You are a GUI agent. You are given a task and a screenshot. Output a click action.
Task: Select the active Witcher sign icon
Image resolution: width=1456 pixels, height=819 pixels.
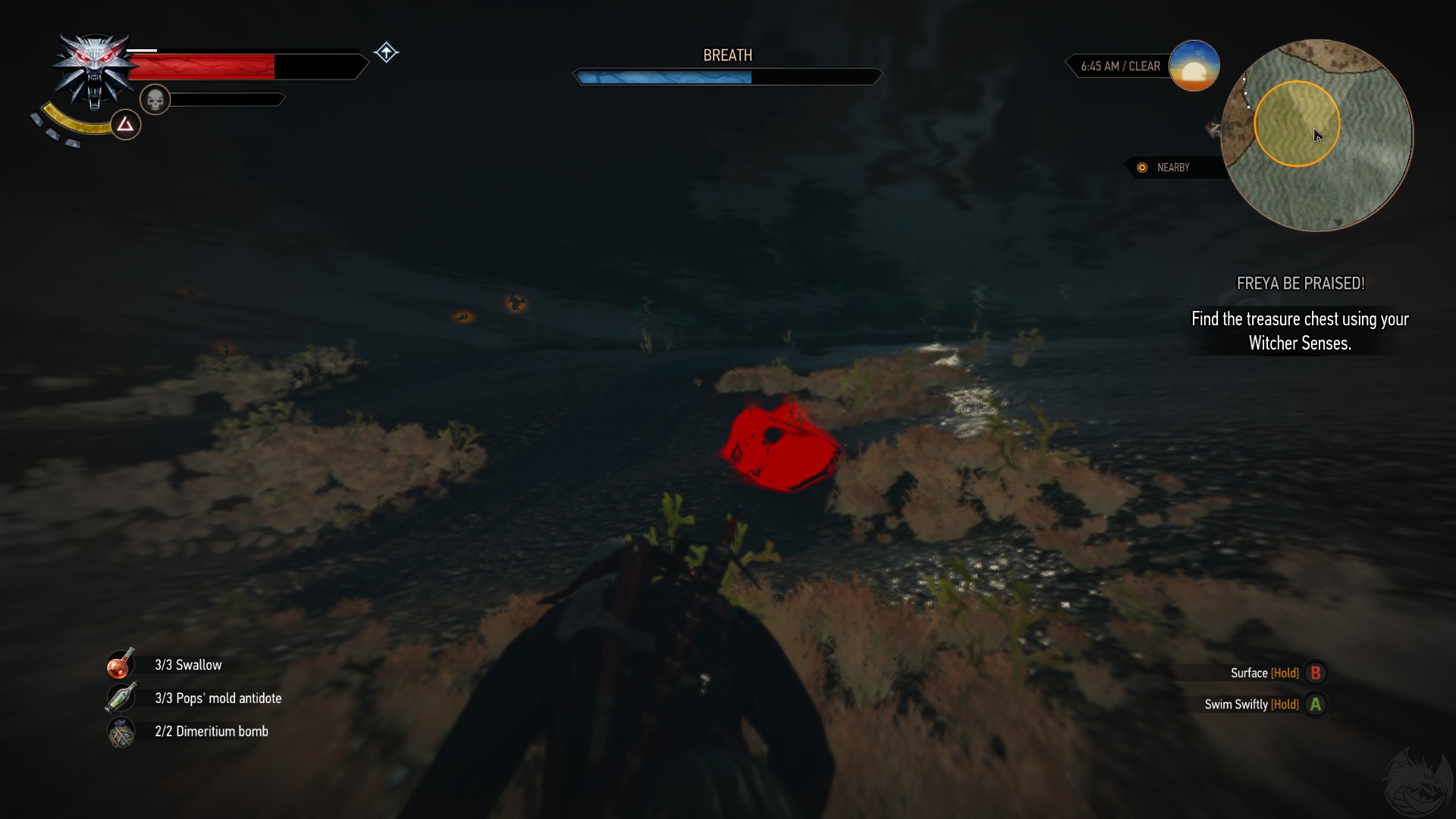[126, 124]
